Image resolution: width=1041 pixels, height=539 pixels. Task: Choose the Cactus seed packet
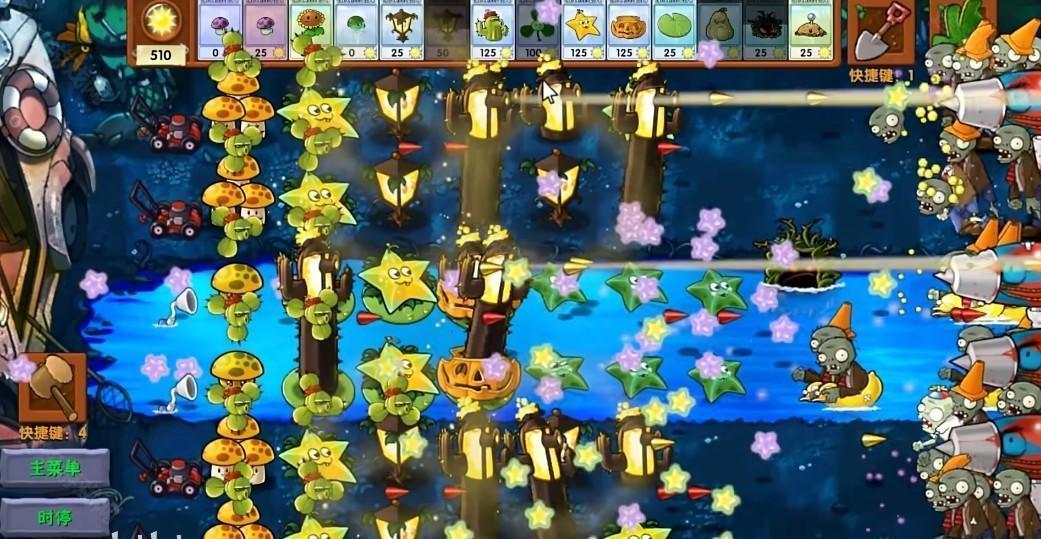(x=493, y=30)
